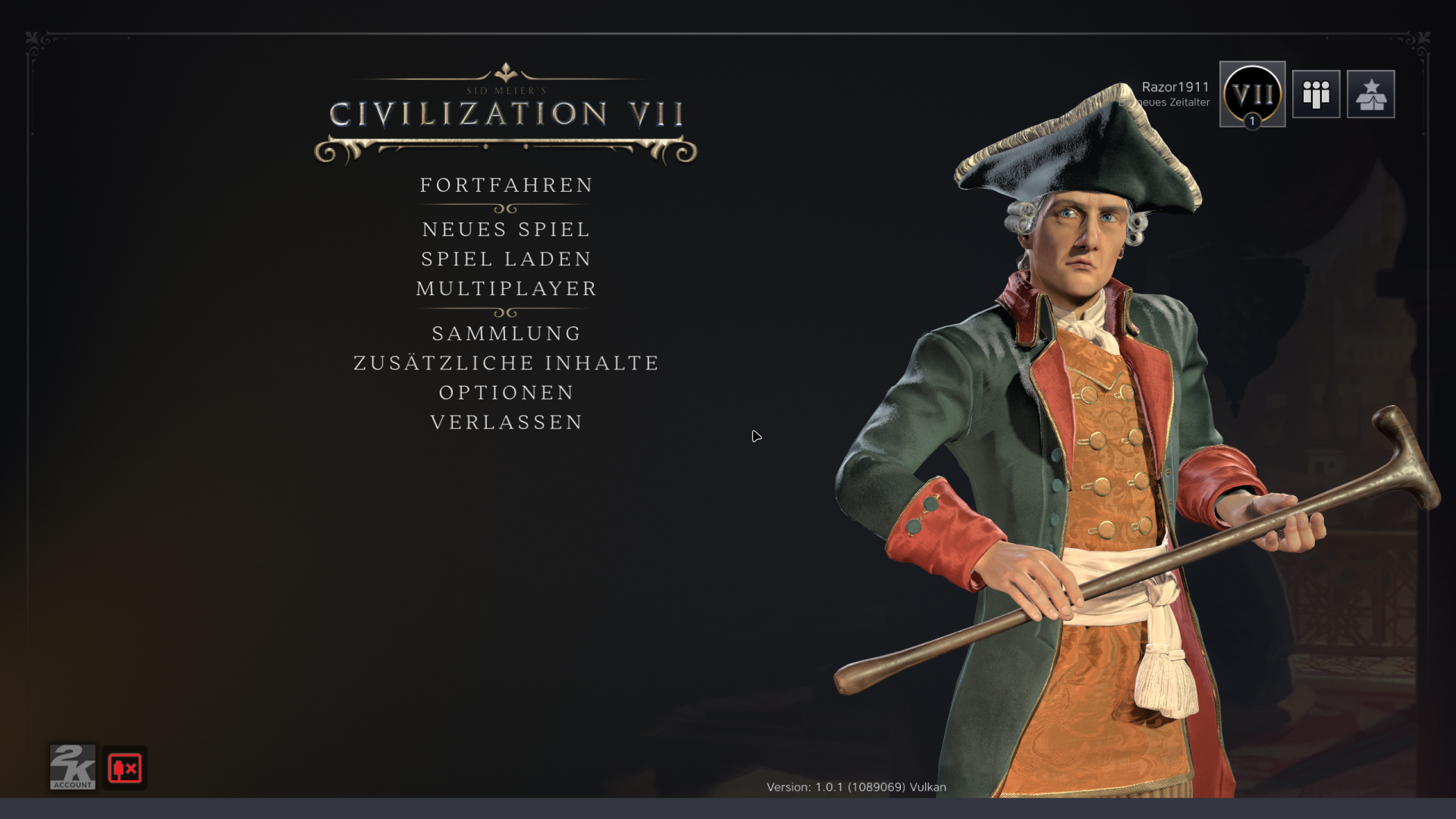Start a new game via Neues Spiel

pos(506,229)
